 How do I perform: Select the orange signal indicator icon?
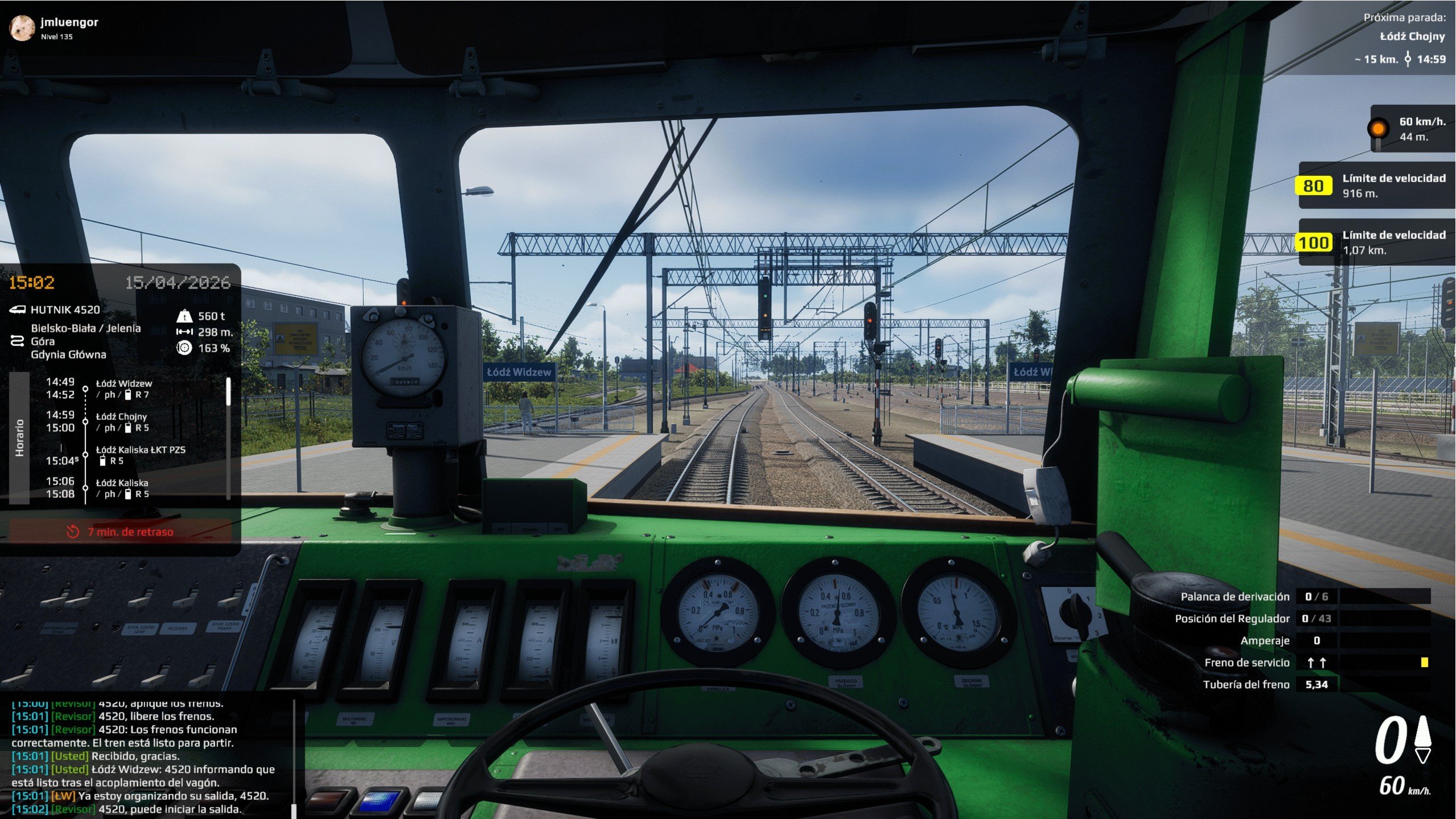click(x=1378, y=129)
